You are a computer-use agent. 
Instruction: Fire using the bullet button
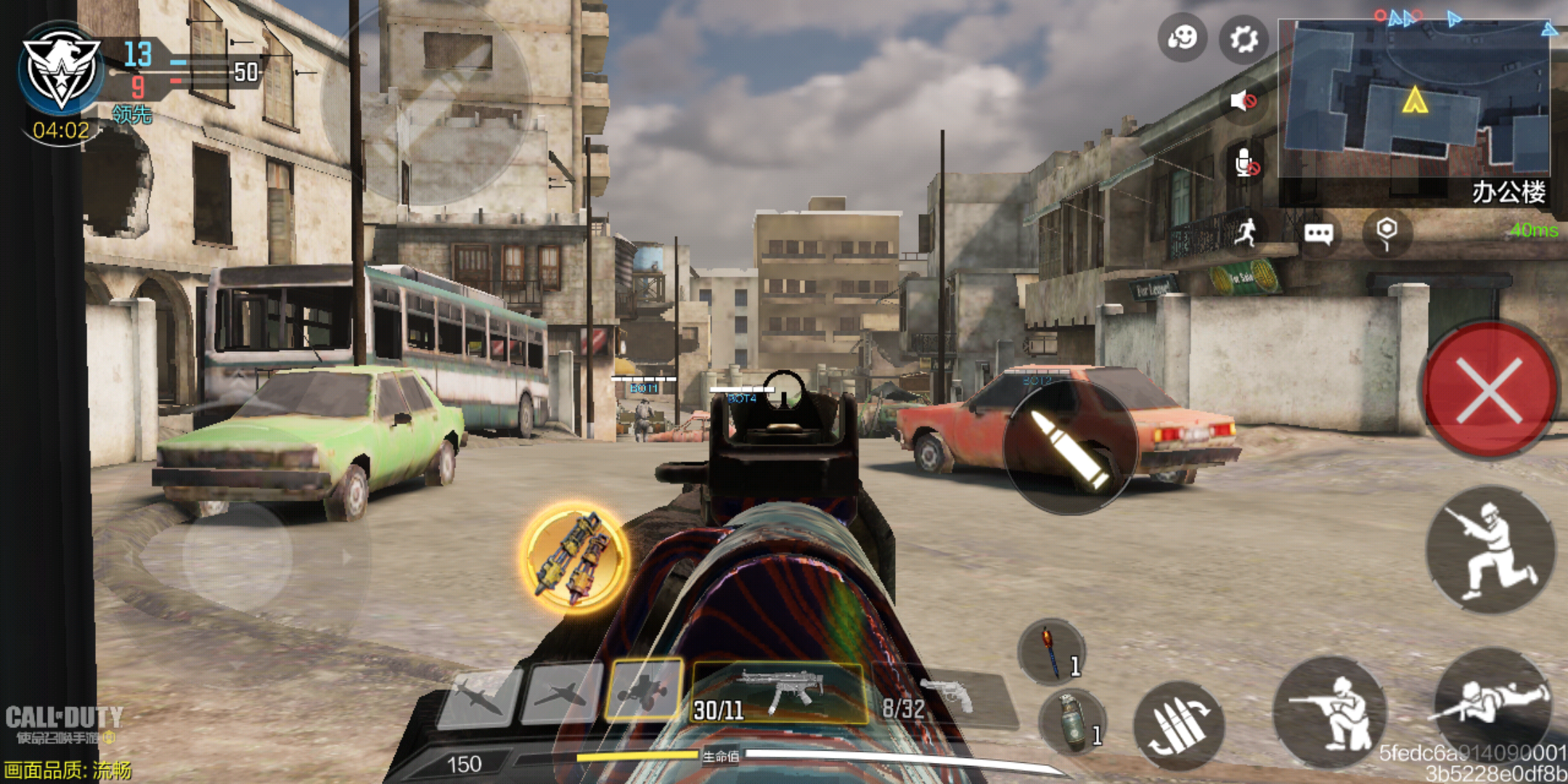tap(1069, 448)
